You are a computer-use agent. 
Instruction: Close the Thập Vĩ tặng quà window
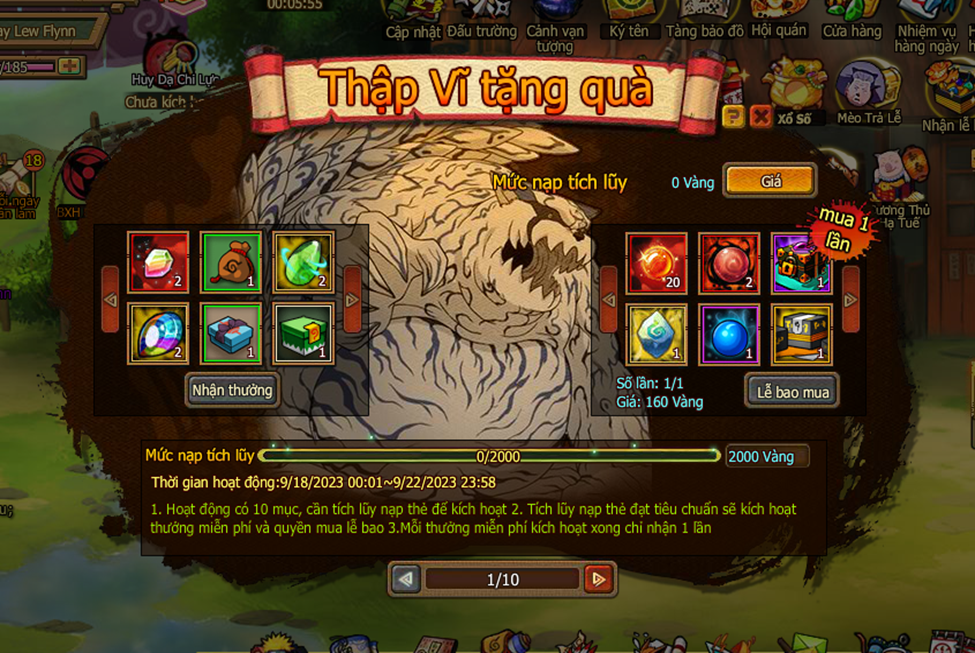point(760,117)
